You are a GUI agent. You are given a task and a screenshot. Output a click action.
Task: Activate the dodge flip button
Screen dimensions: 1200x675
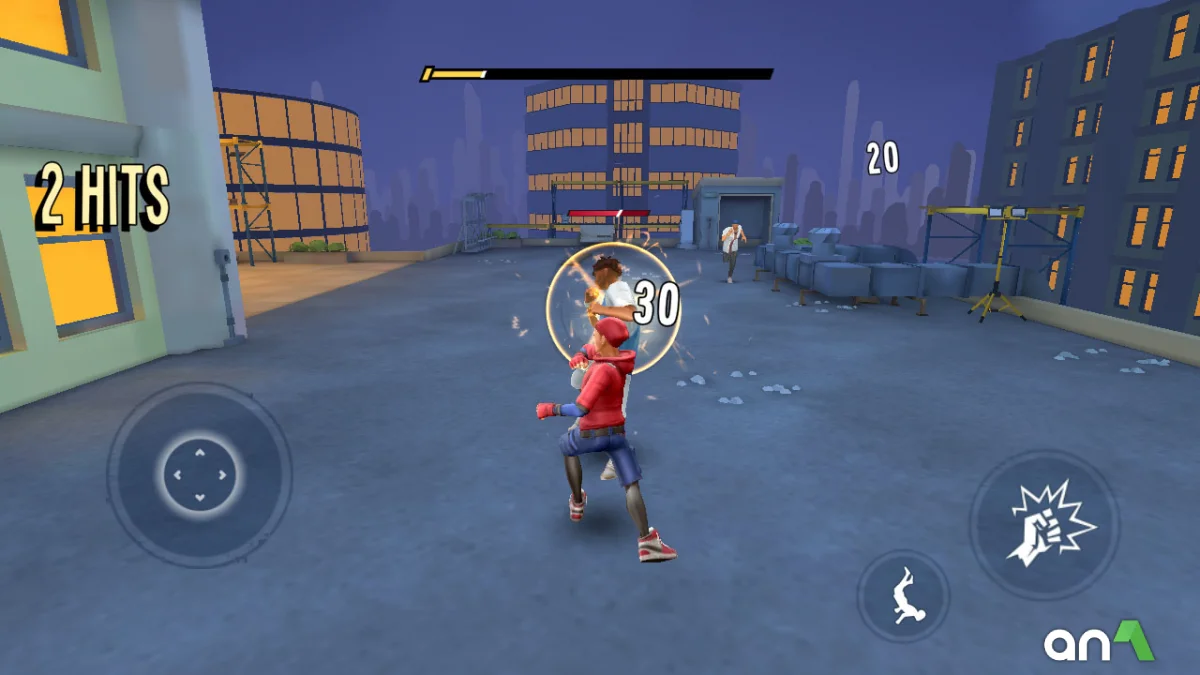(903, 596)
